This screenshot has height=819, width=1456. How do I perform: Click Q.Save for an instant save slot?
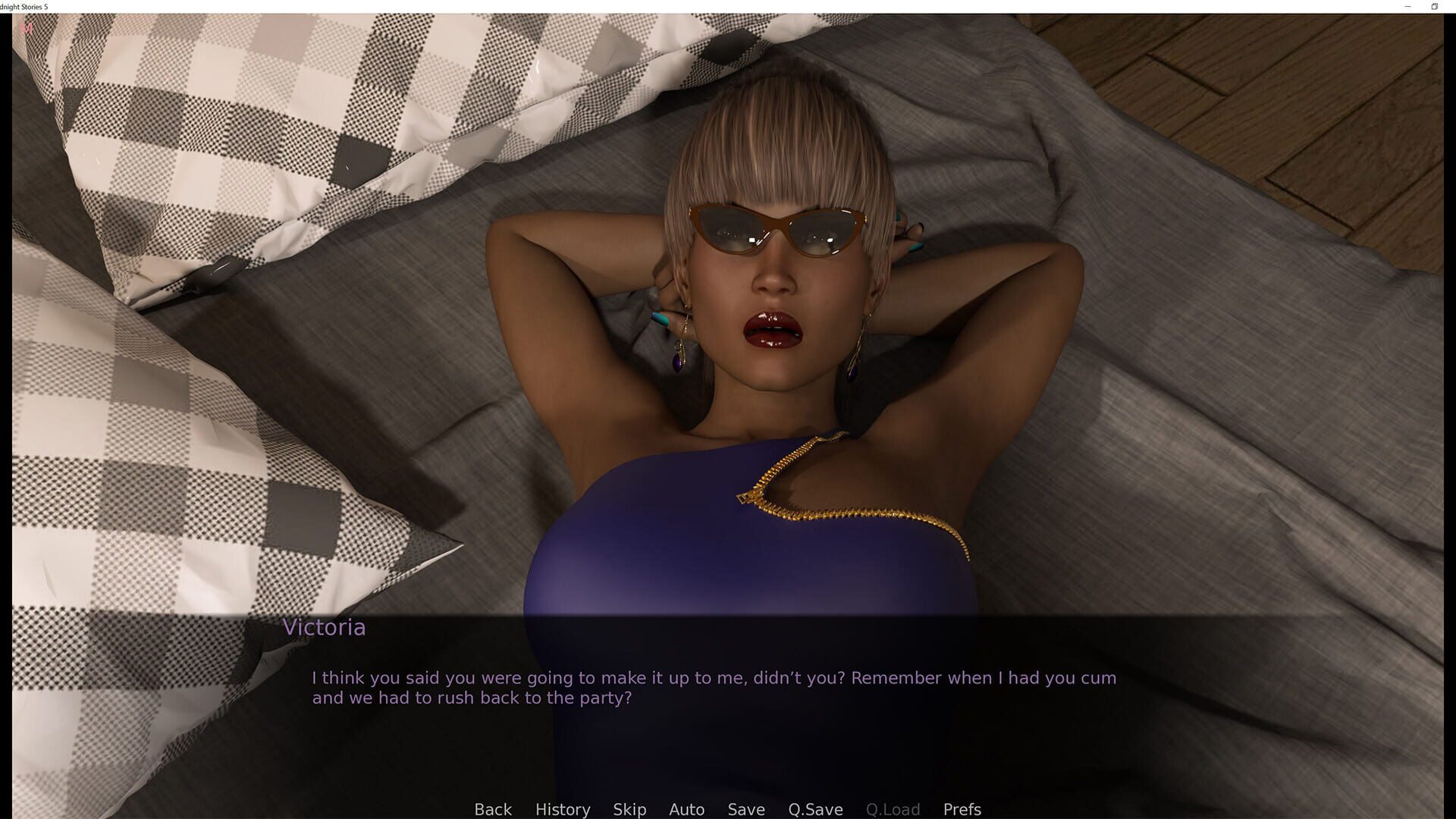tap(814, 809)
